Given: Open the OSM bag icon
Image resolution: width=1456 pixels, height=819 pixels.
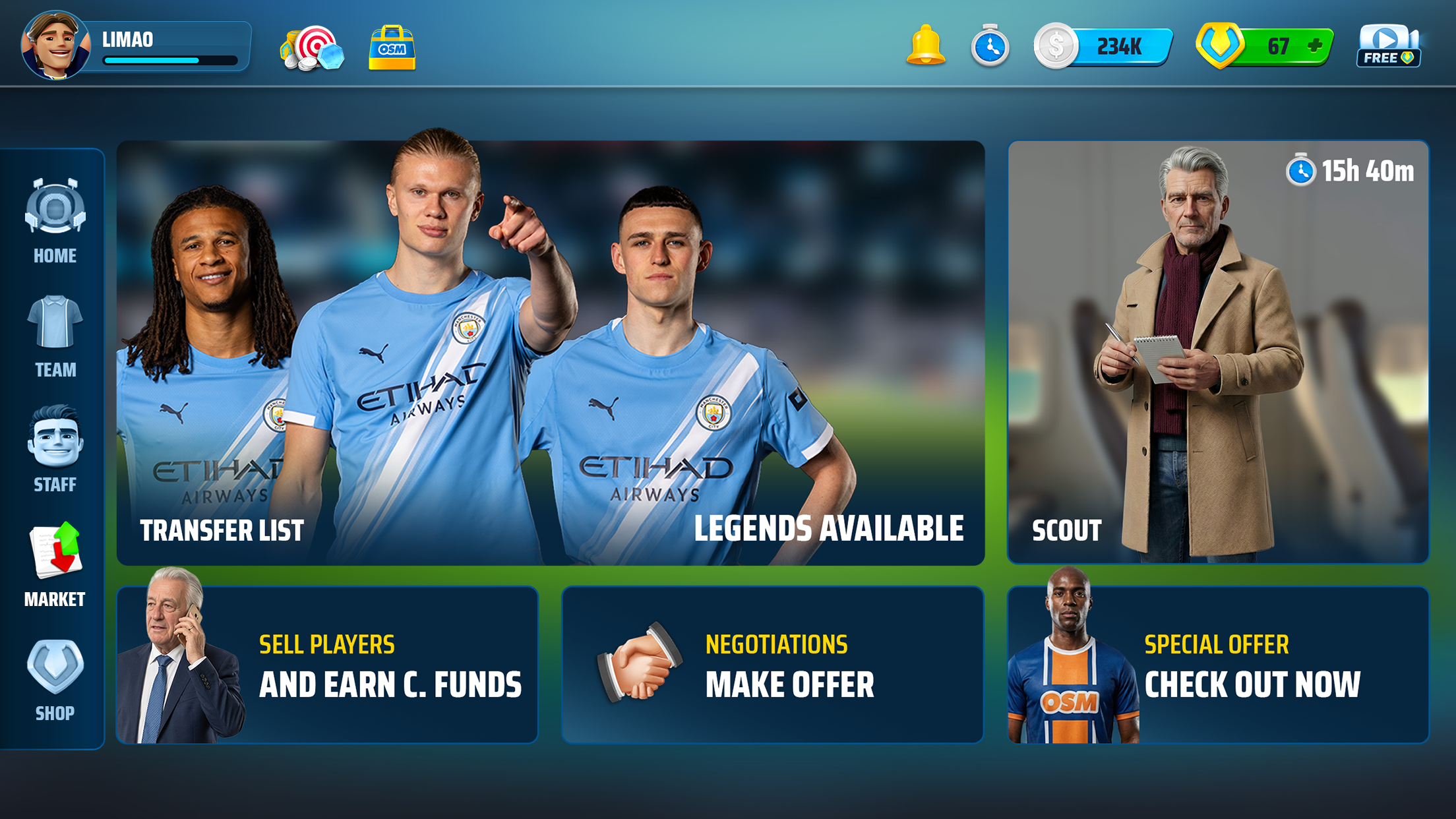Looking at the screenshot, I should (392, 47).
